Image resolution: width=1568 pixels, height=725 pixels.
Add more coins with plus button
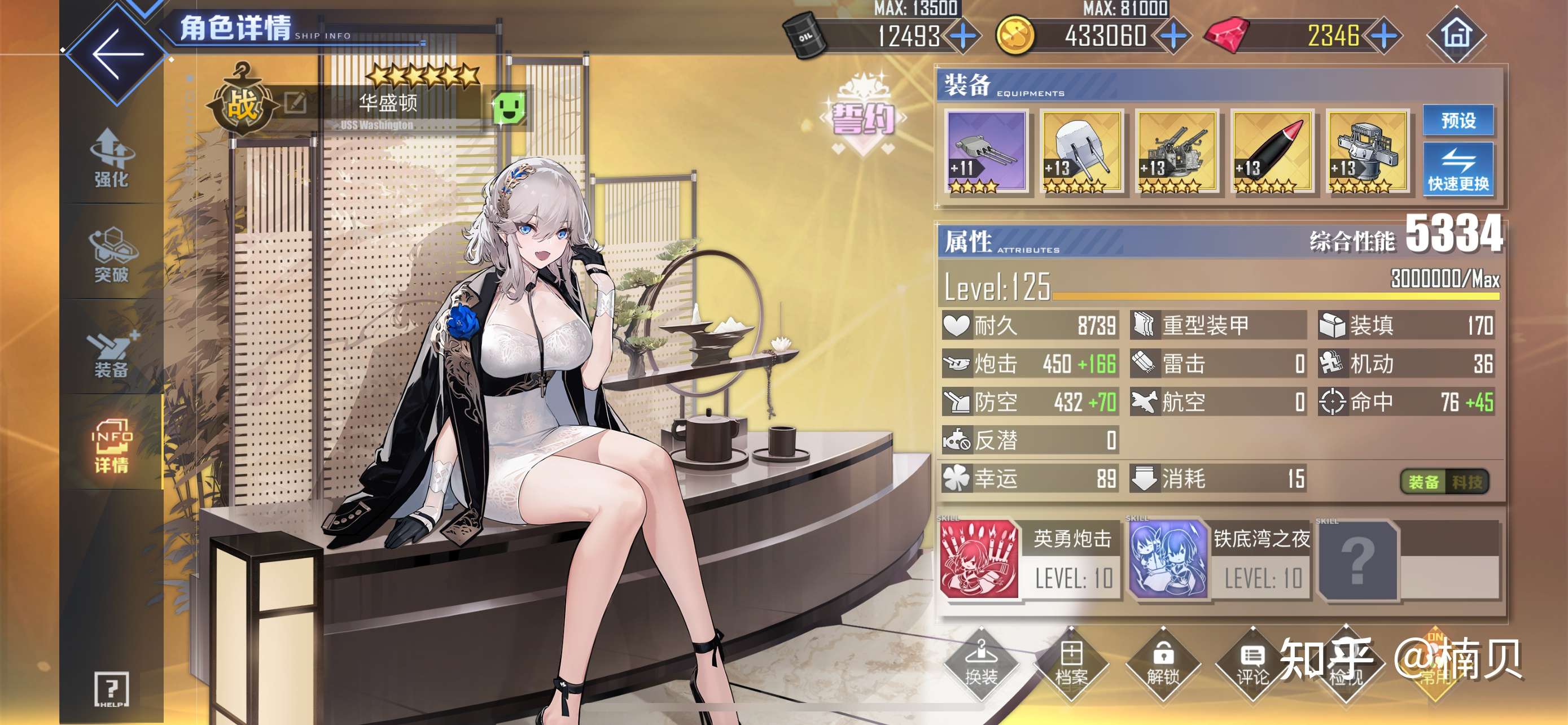(1173, 36)
